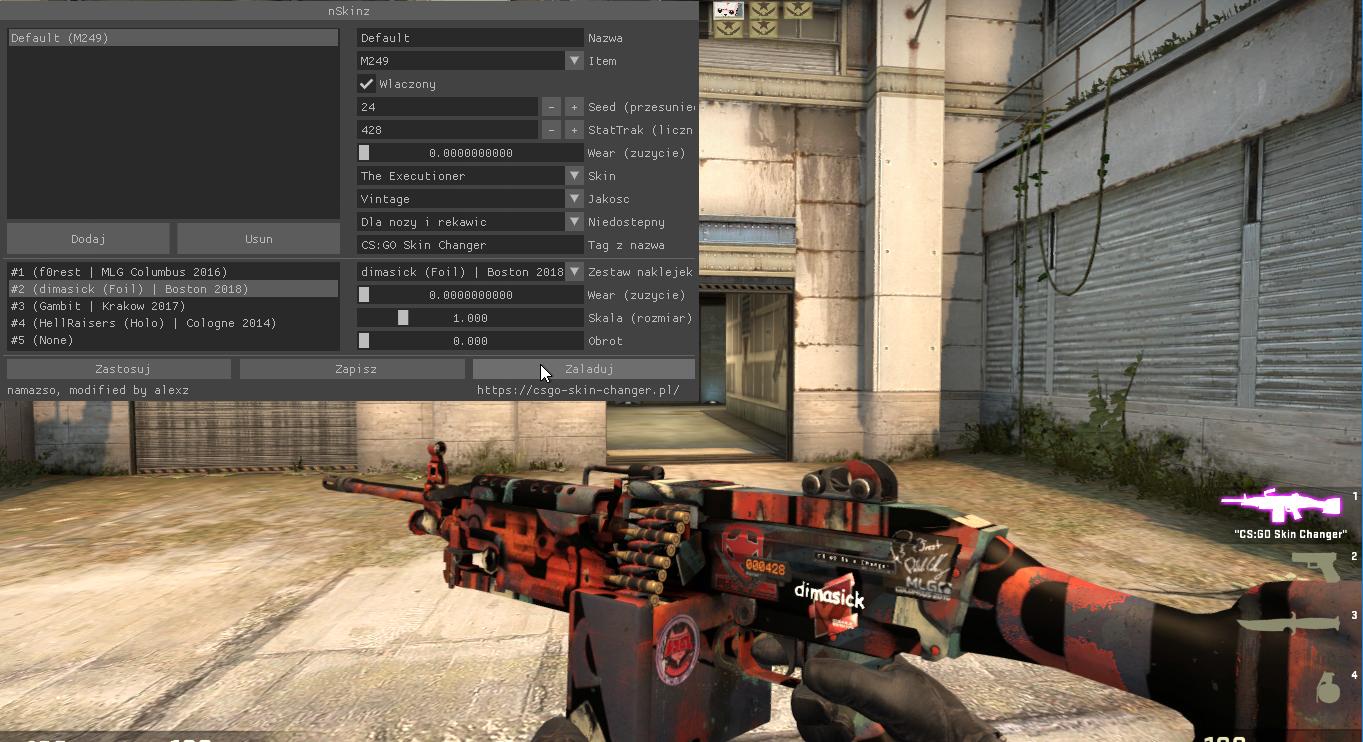Toggle the Wlaczony checkbox
The height and width of the screenshot is (742, 1363).
click(367, 84)
